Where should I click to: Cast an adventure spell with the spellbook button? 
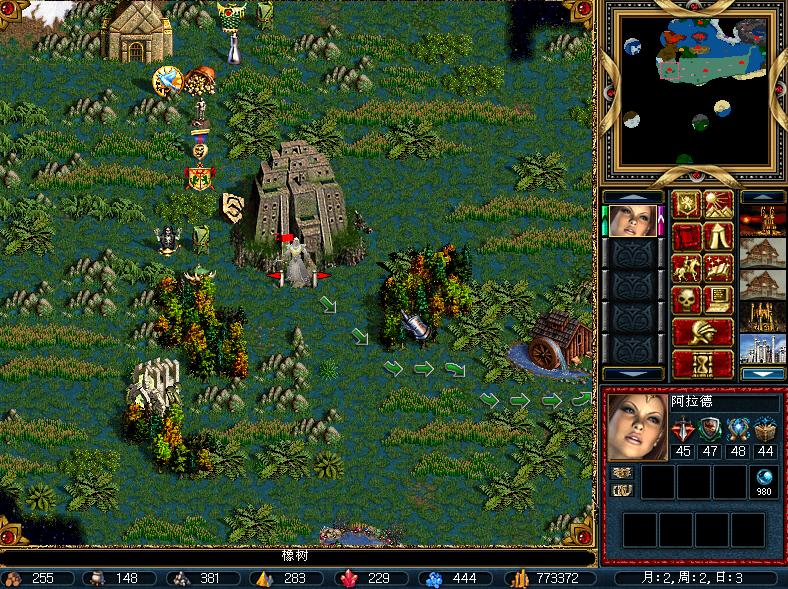tap(717, 268)
